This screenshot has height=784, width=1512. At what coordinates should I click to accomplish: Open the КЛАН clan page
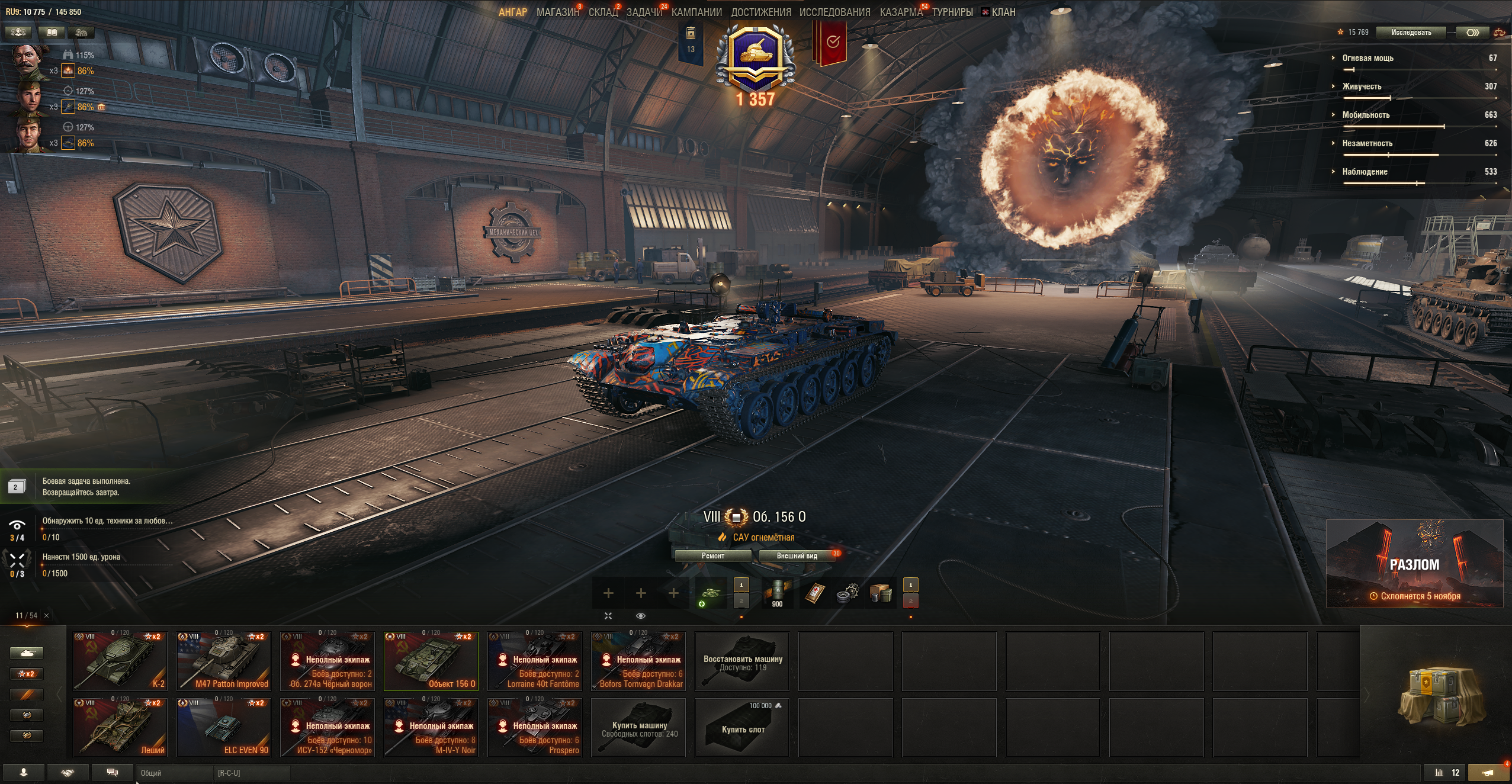[x=1003, y=12]
